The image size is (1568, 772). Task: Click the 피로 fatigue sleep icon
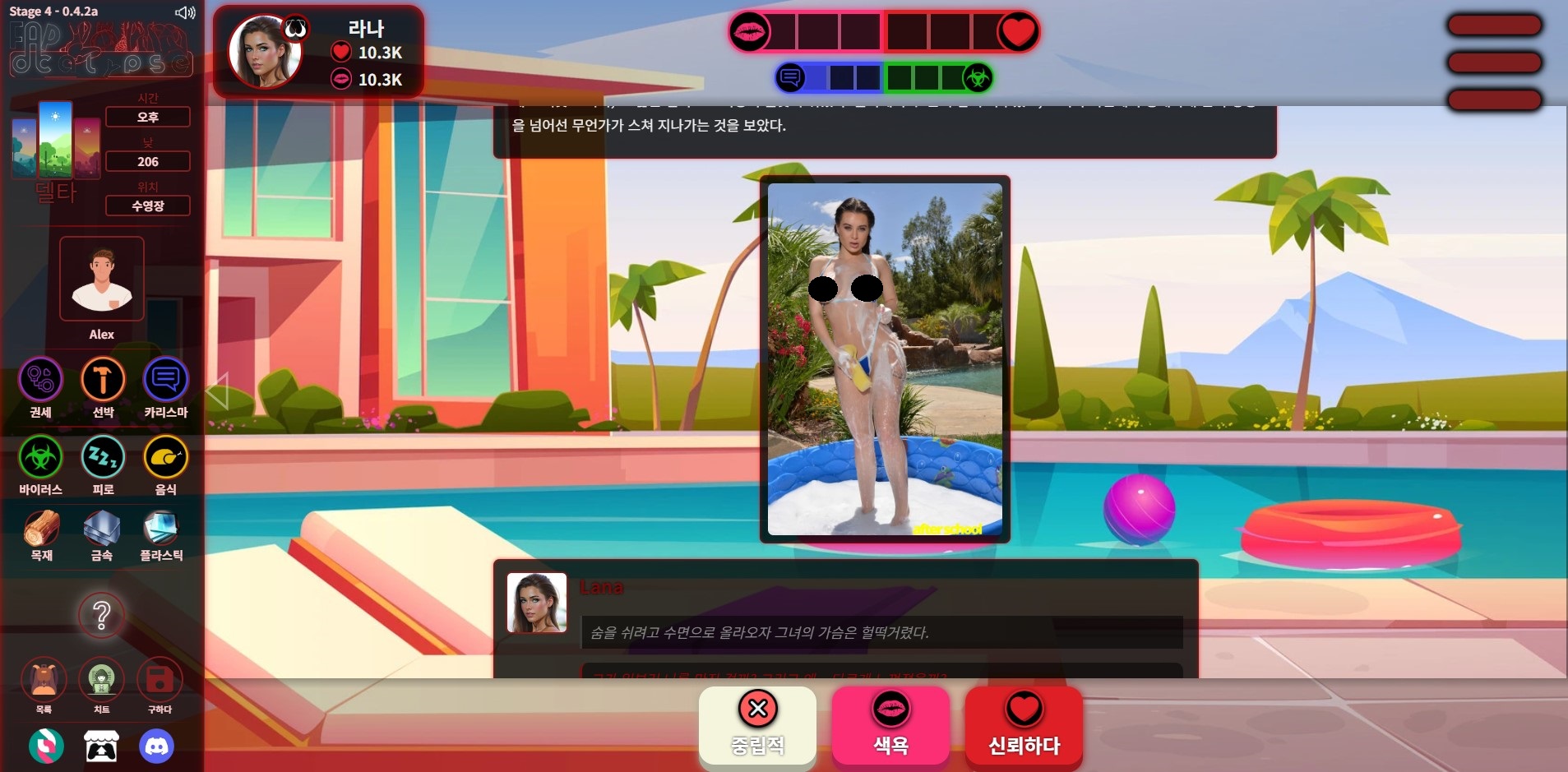tap(103, 457)
